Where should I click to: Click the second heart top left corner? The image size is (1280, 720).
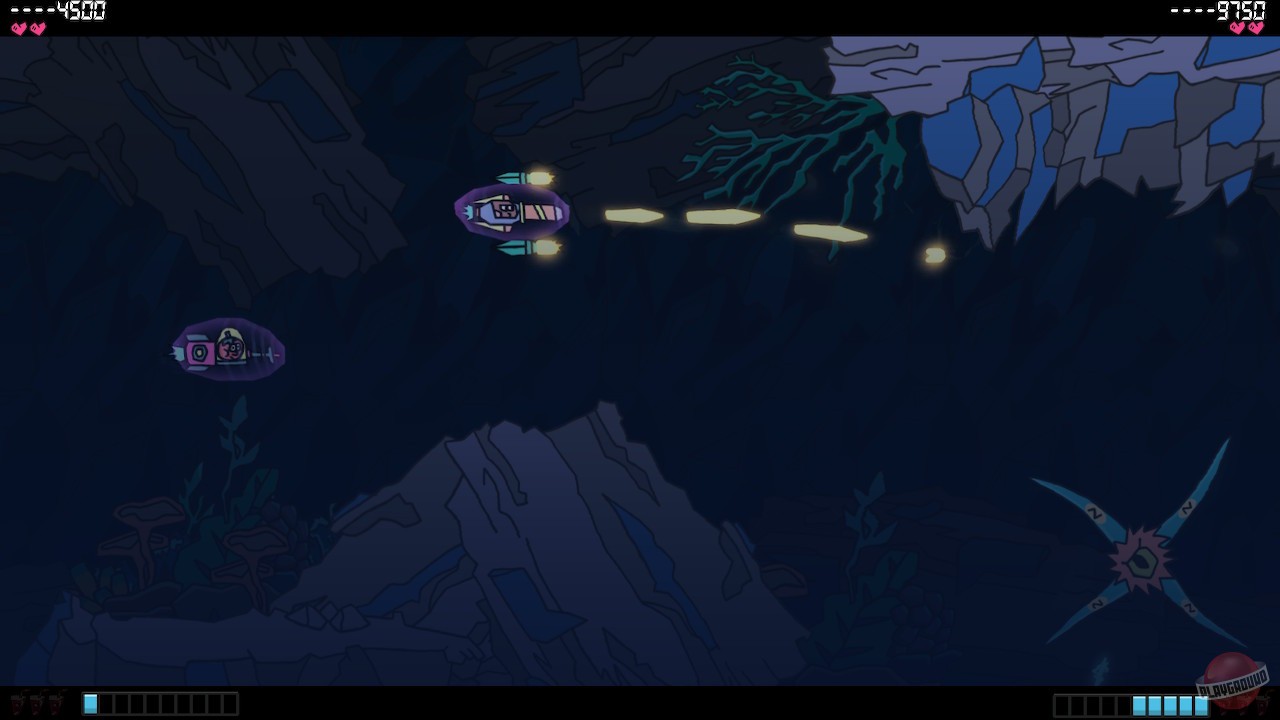point(36,29)
